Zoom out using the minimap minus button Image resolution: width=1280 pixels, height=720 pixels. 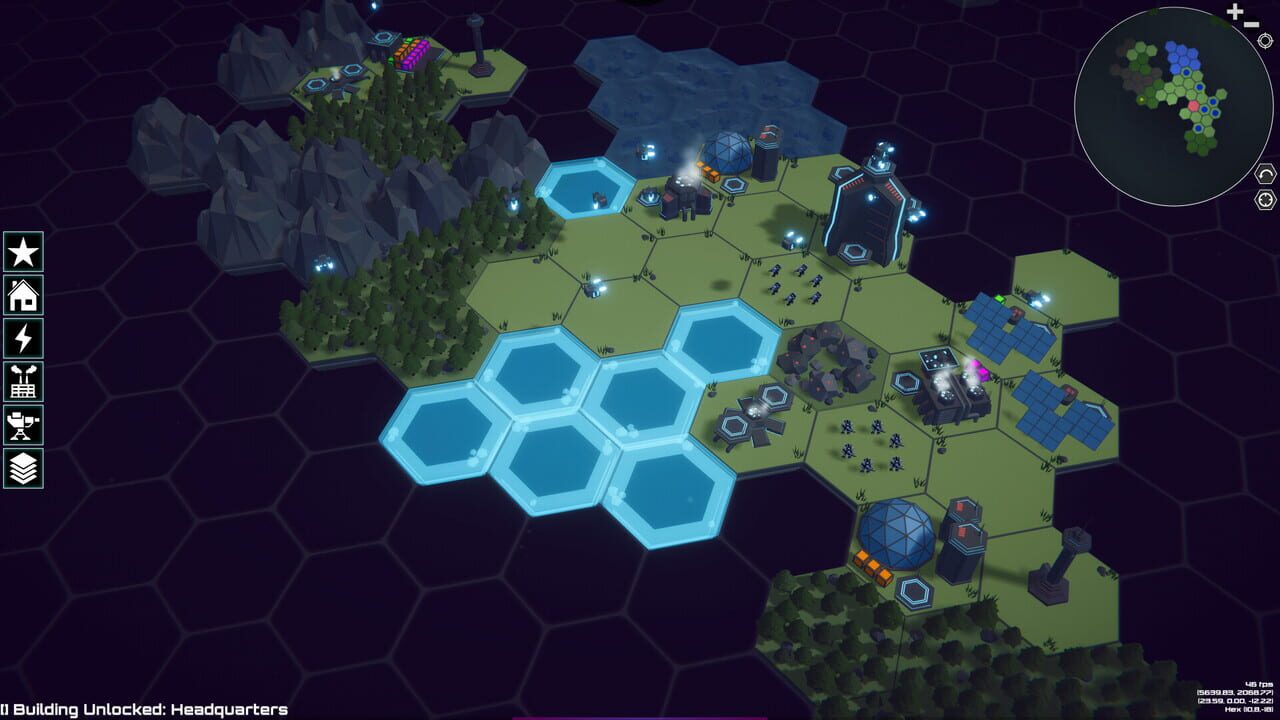pyautogui.click(x=1251, y=24)
